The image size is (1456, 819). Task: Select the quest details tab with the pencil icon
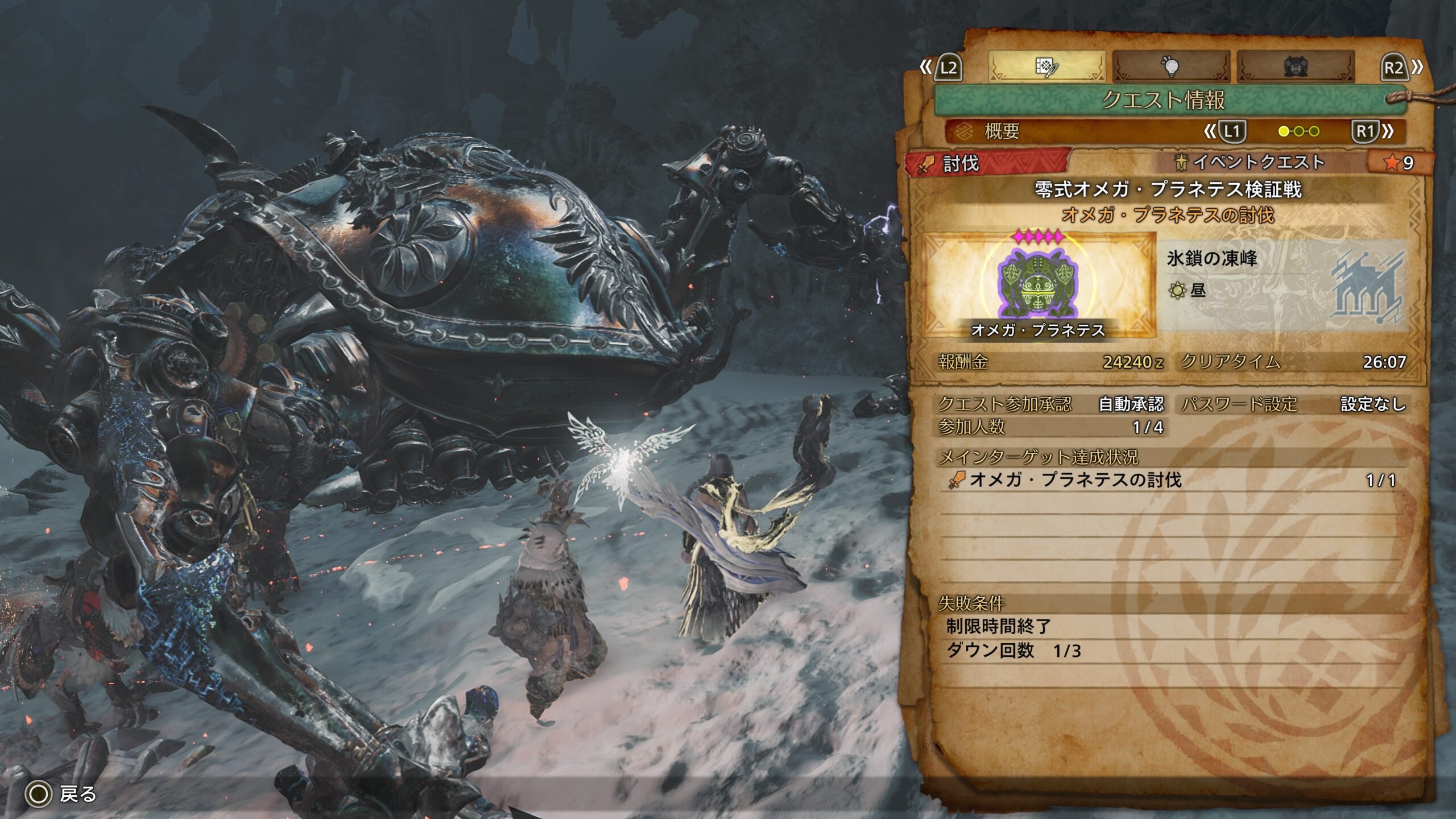point(1046,67)
